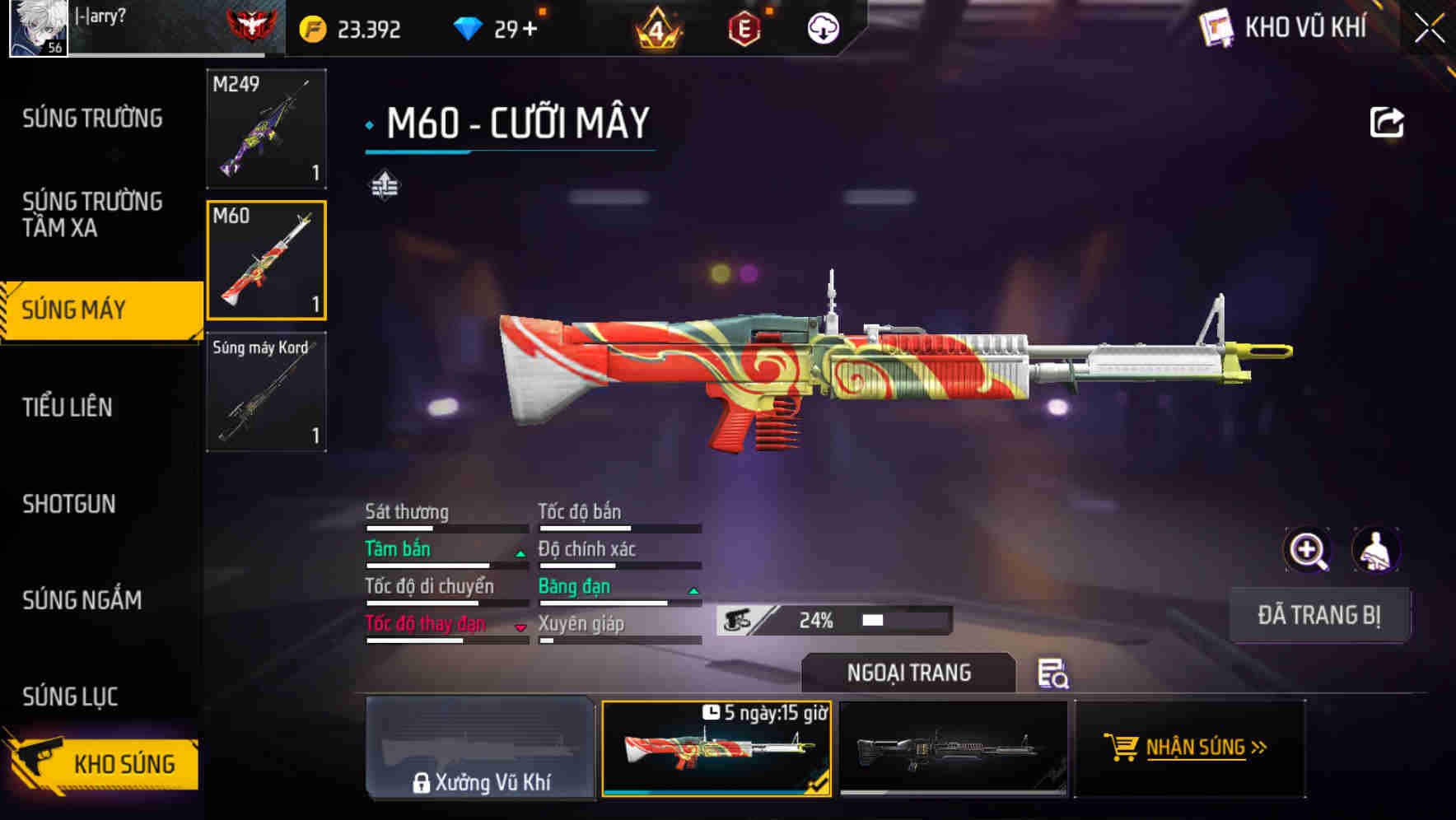Click the zoom magnifier icon
This screenshot has height=820, width=1456.
[1308, 550]
